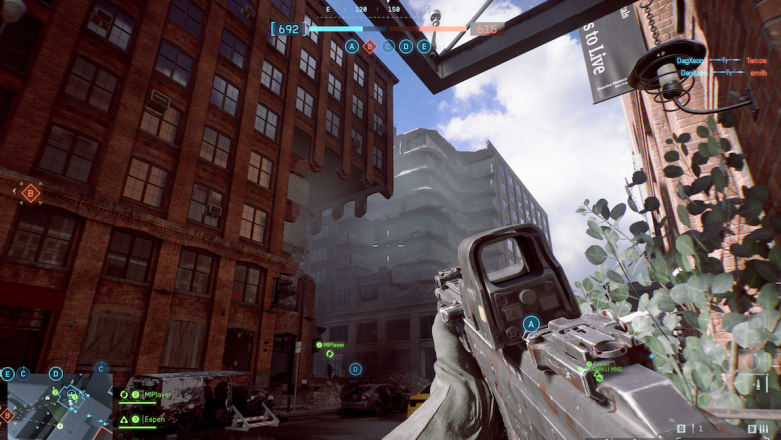
Task: Select the orange B waypoint diamond with arrows
Action: coord(31,192)
